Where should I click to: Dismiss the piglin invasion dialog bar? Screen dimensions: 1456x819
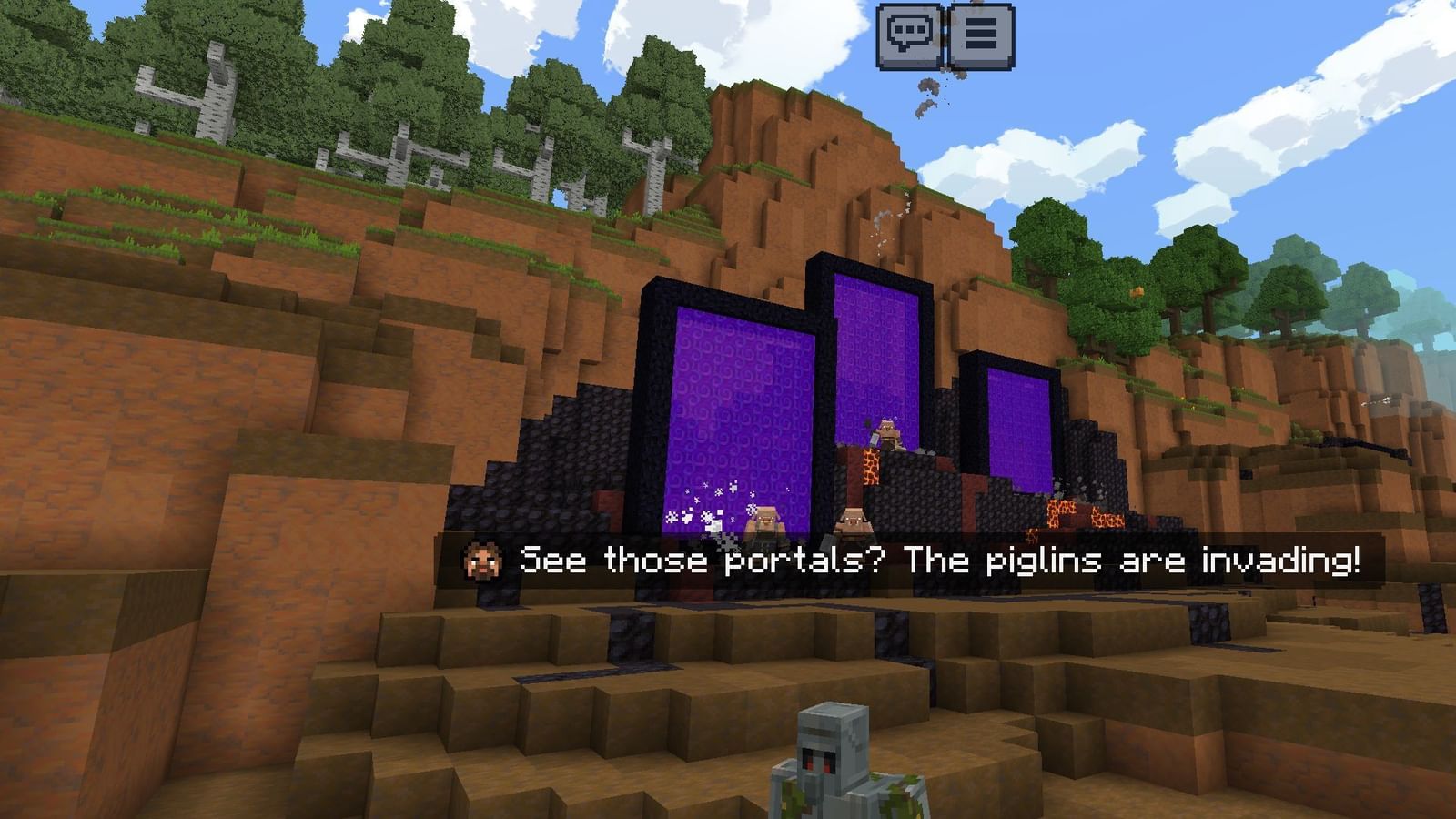tap(910, 561)
